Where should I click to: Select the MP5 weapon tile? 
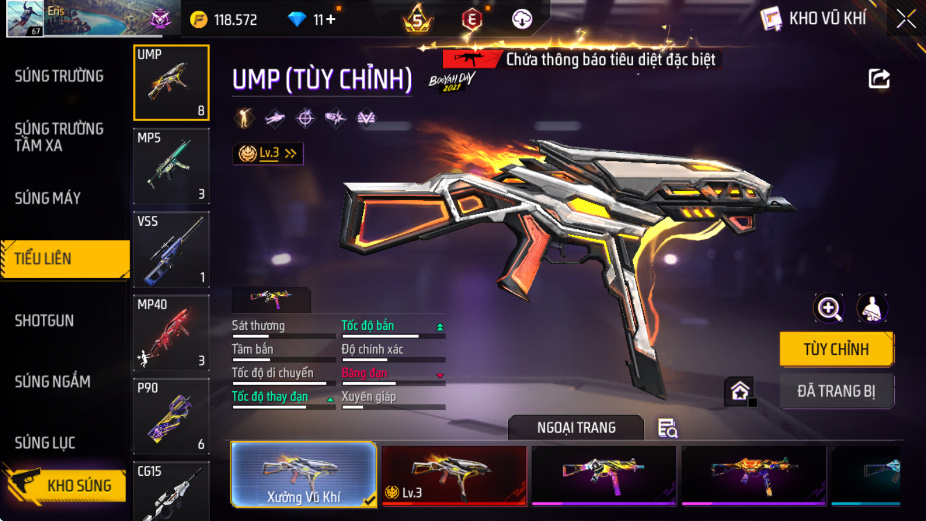(x=171, y=166)
